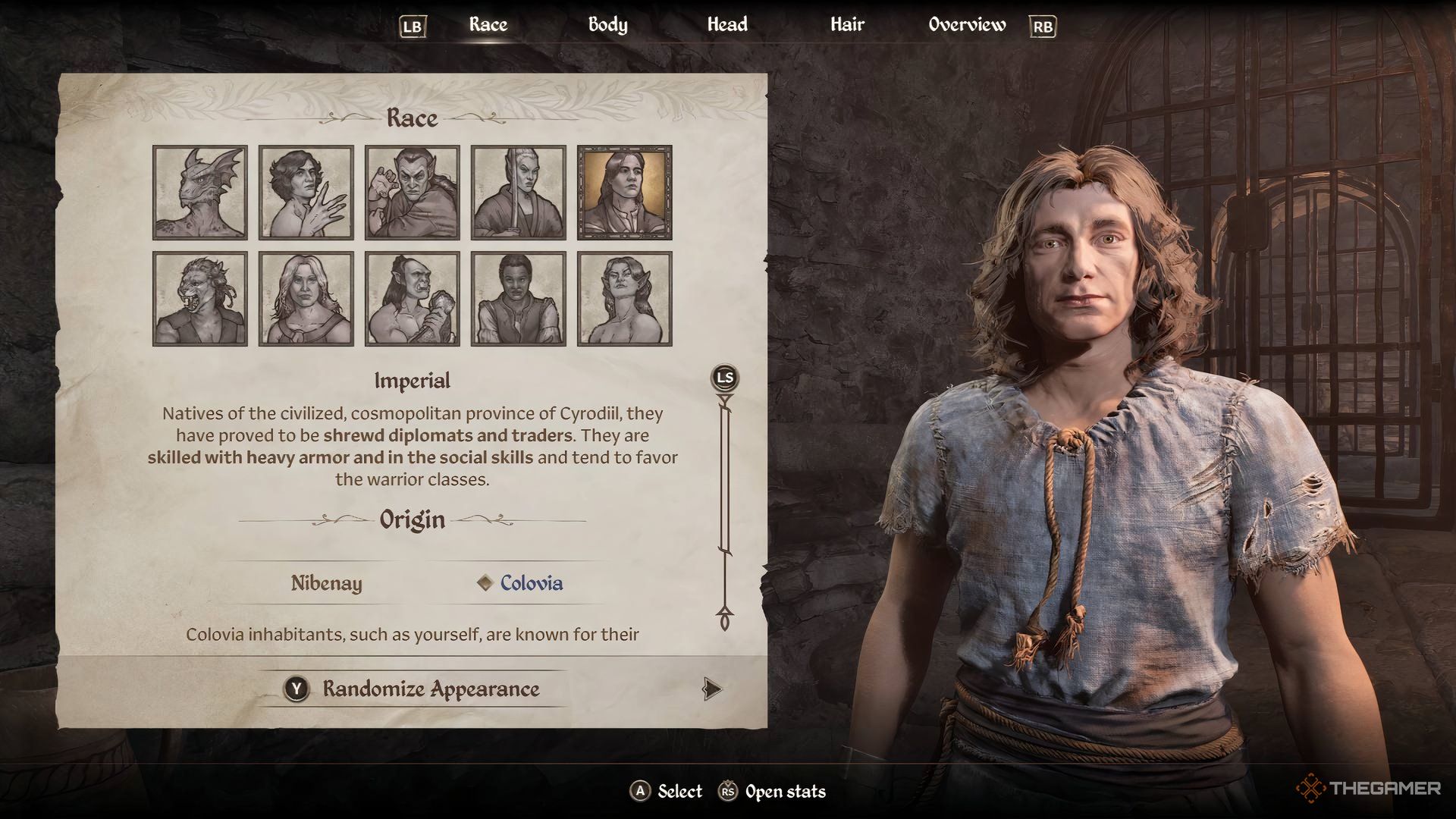Click the right arrow beside Randomize Appearance

click(x=711, y=690)
